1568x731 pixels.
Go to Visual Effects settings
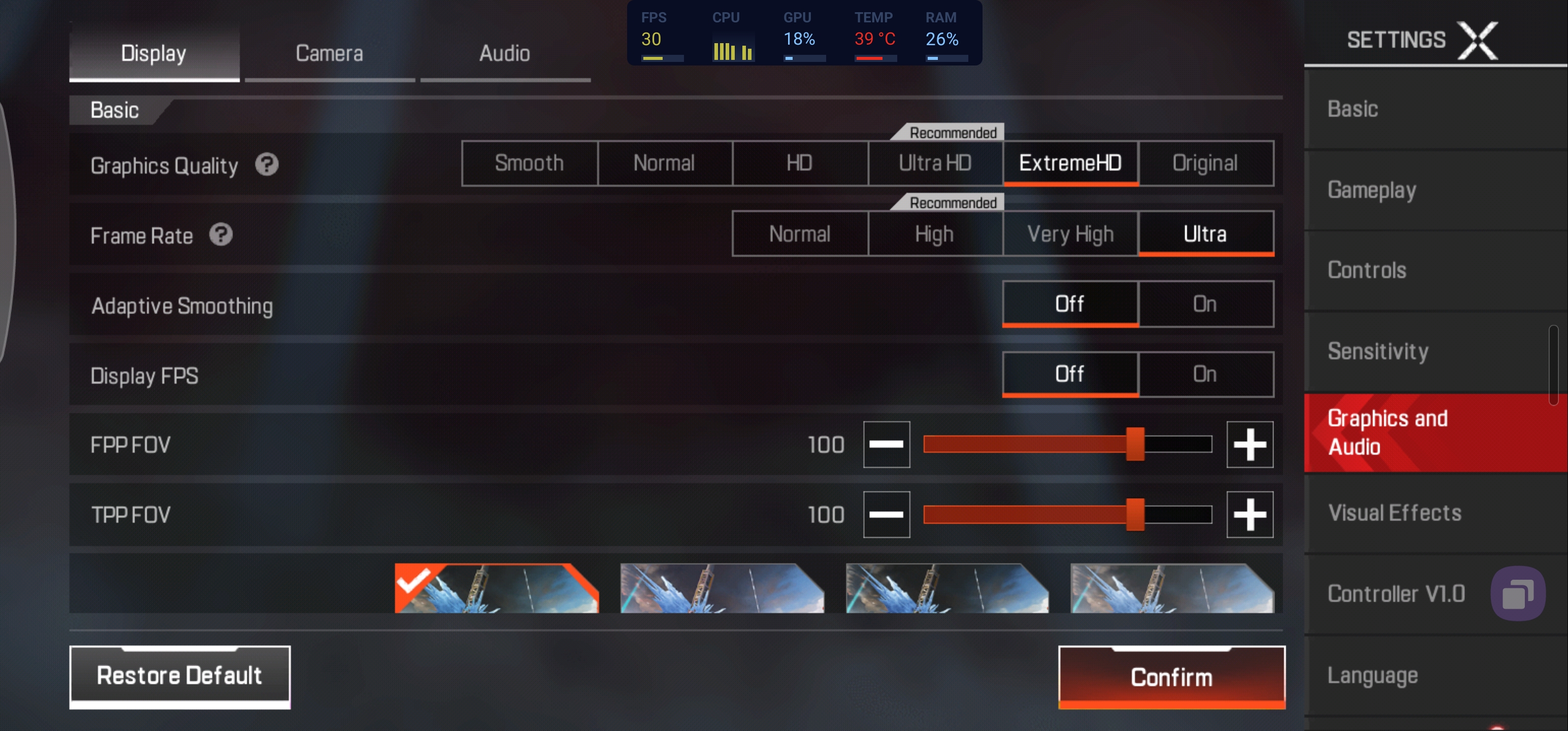tap(1394, 513)
